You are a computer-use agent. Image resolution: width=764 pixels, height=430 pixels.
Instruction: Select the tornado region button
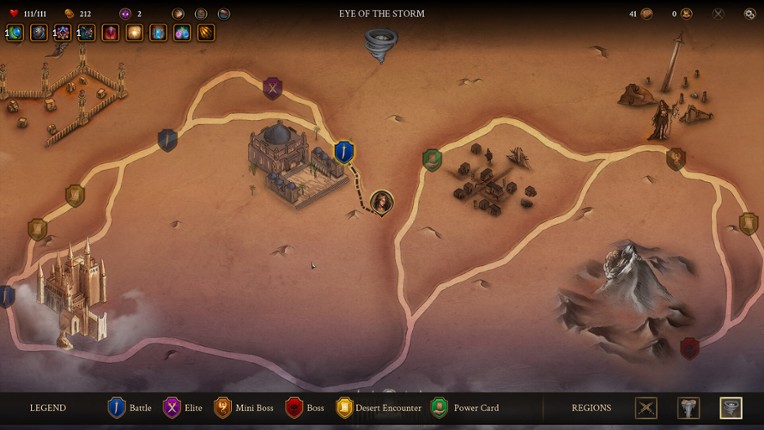pos(731,408)
